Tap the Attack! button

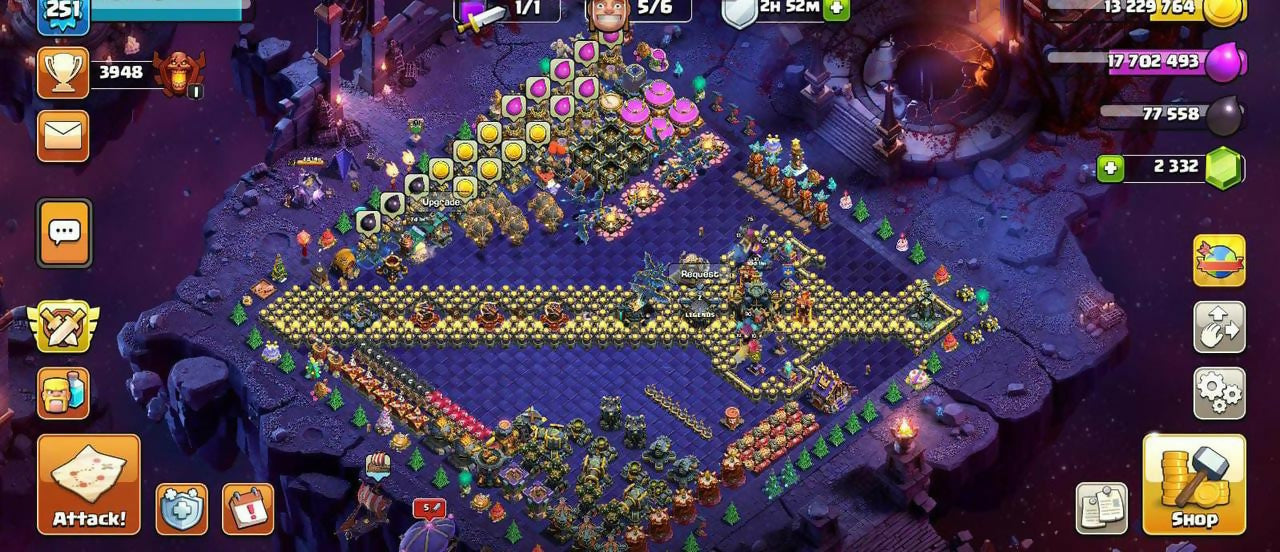coord(89,484)
